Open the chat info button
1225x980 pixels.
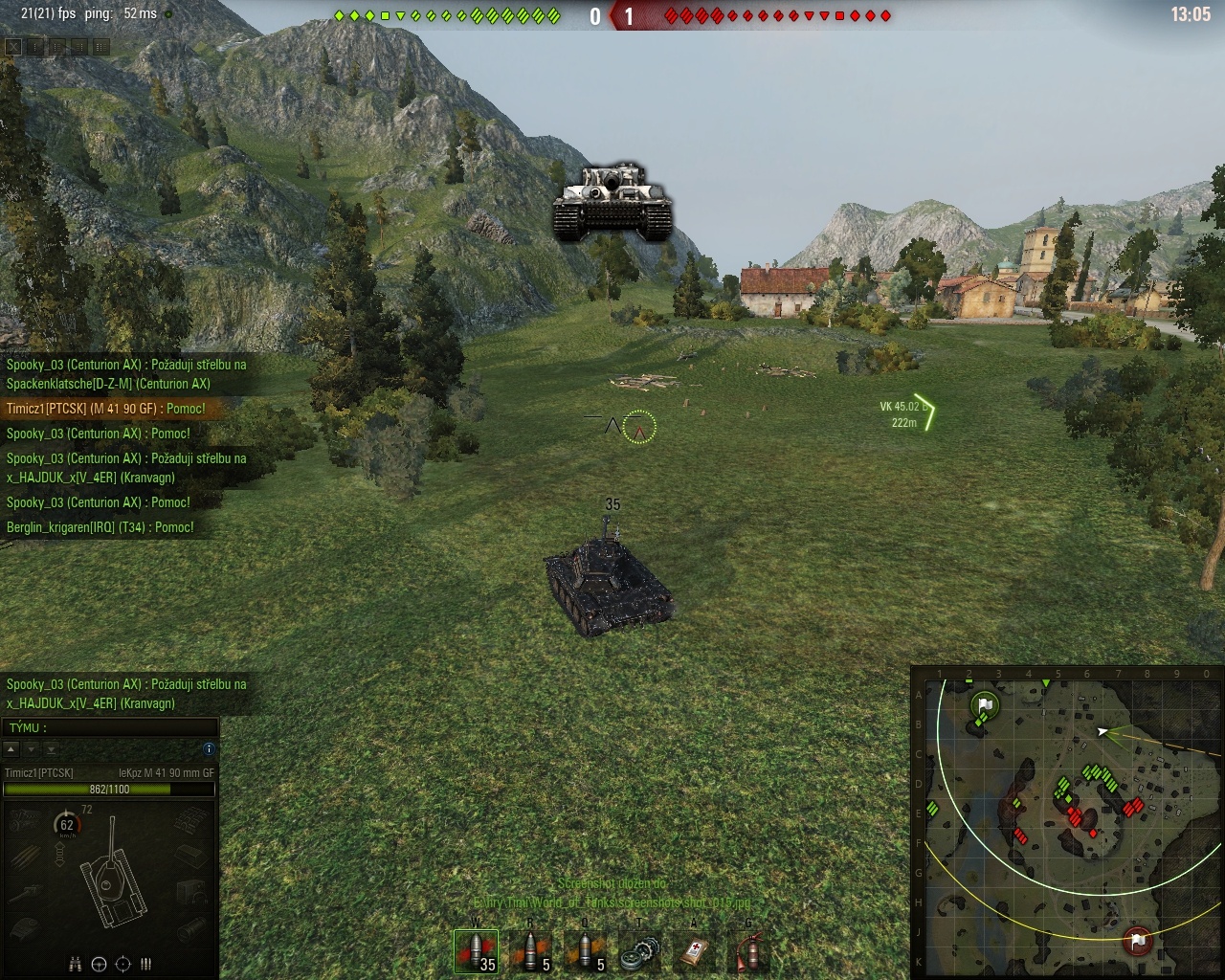[x=209, y=748]
